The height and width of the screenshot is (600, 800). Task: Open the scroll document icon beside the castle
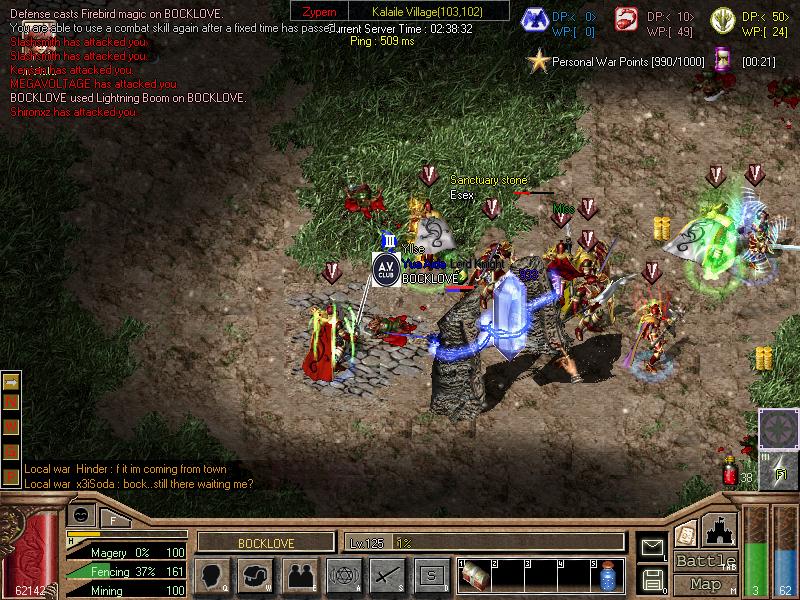click(686, 533)
